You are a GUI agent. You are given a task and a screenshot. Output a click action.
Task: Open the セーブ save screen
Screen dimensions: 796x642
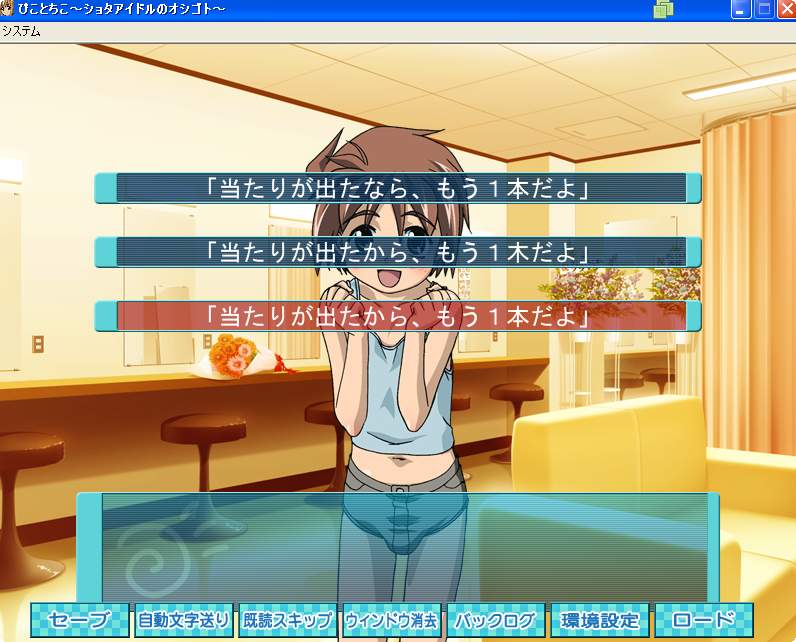81,620
